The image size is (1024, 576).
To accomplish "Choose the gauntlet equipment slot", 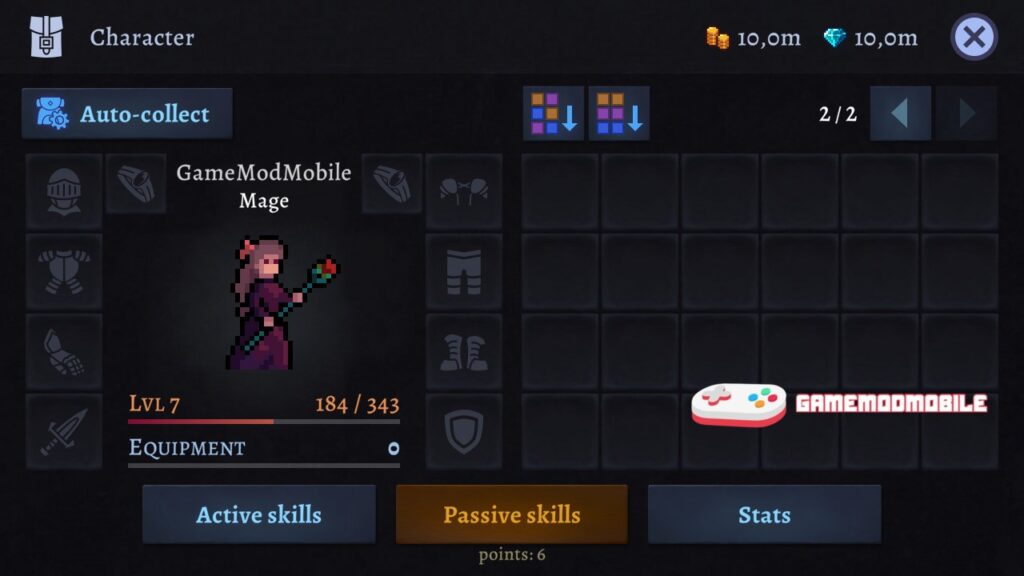I will (x=64, y=351).
